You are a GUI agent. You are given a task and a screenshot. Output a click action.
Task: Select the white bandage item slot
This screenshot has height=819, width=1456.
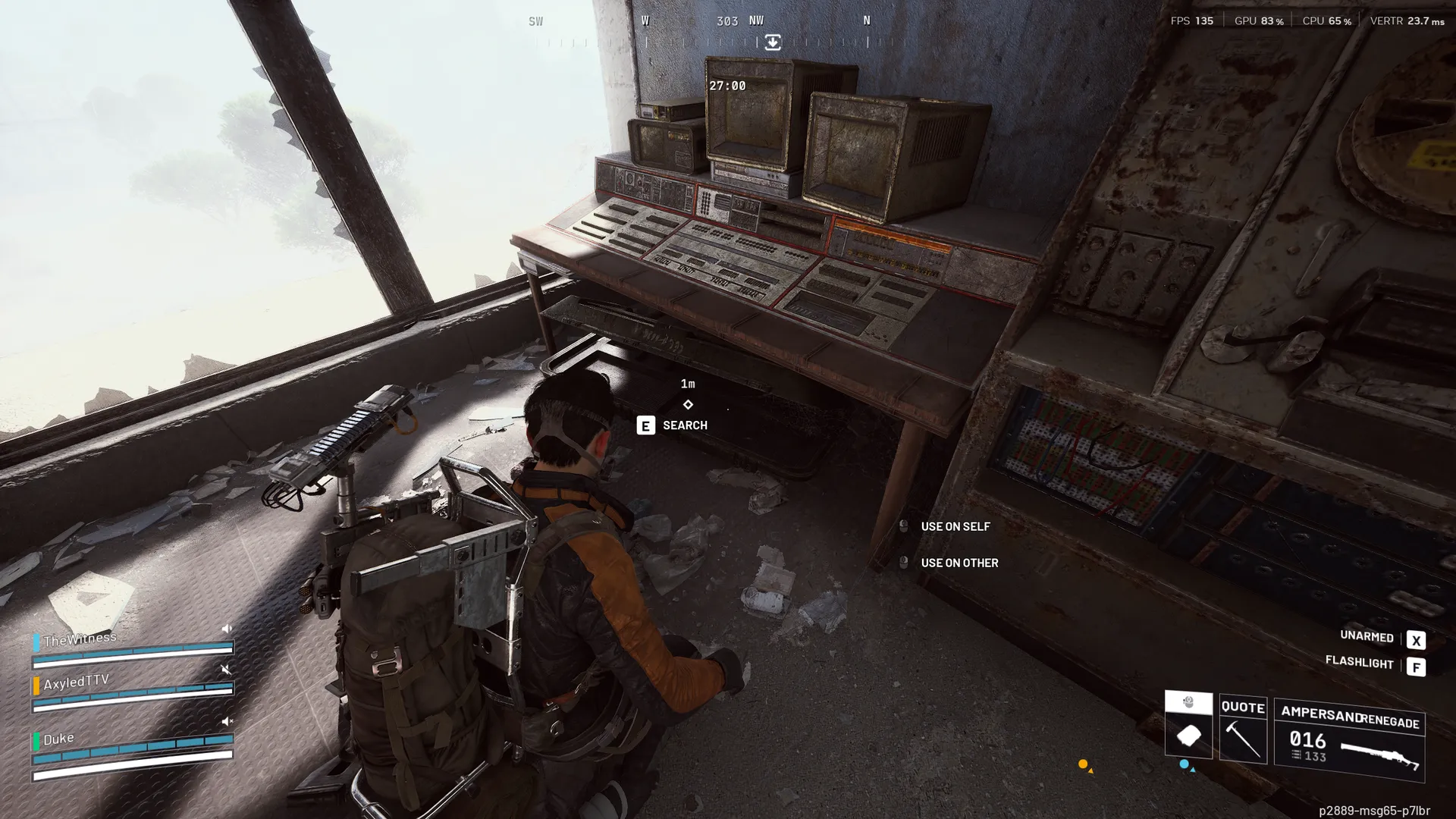1188,735
